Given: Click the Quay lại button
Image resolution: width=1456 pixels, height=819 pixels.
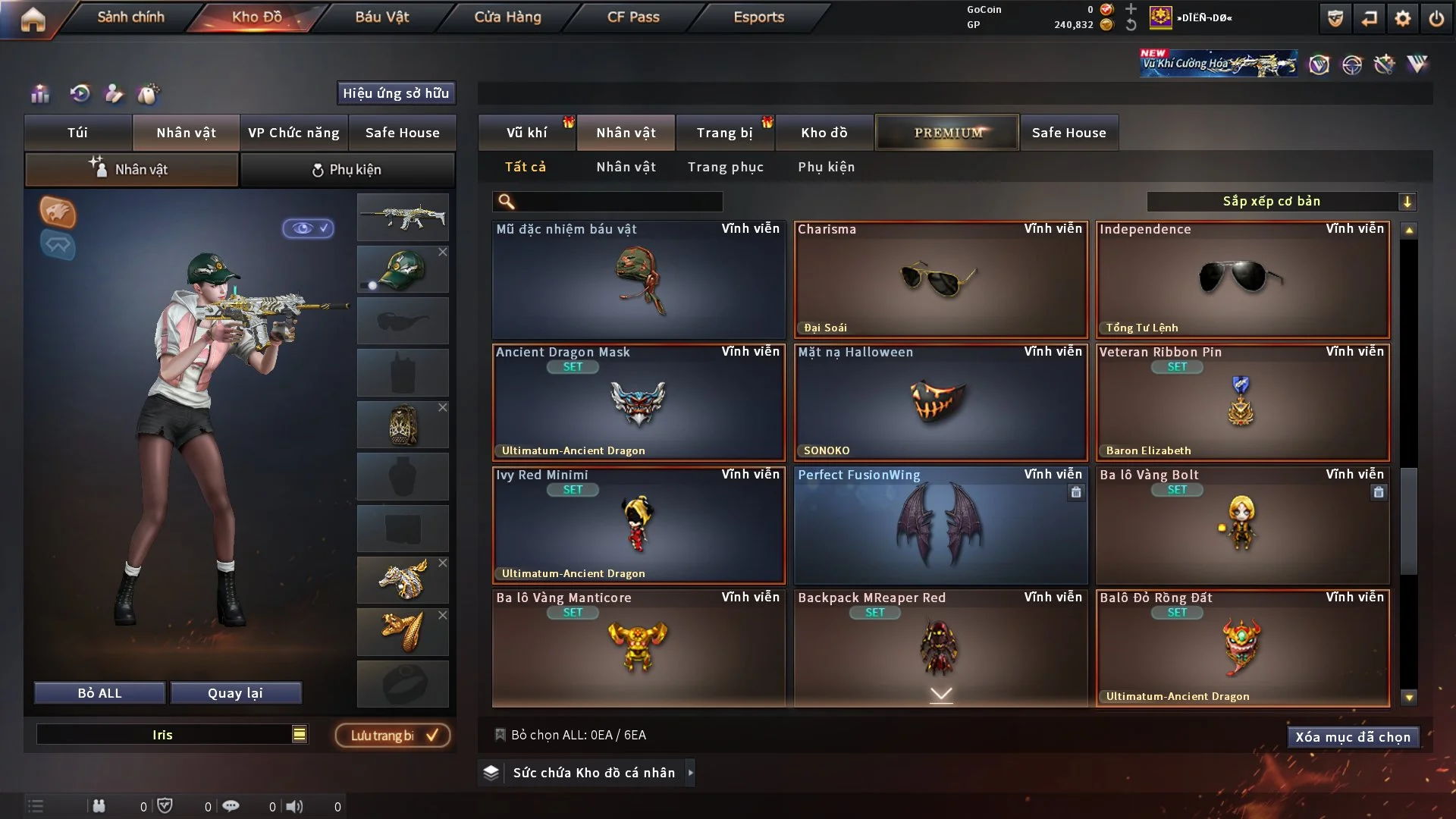Looking at the screenshot, I should 235,693.
